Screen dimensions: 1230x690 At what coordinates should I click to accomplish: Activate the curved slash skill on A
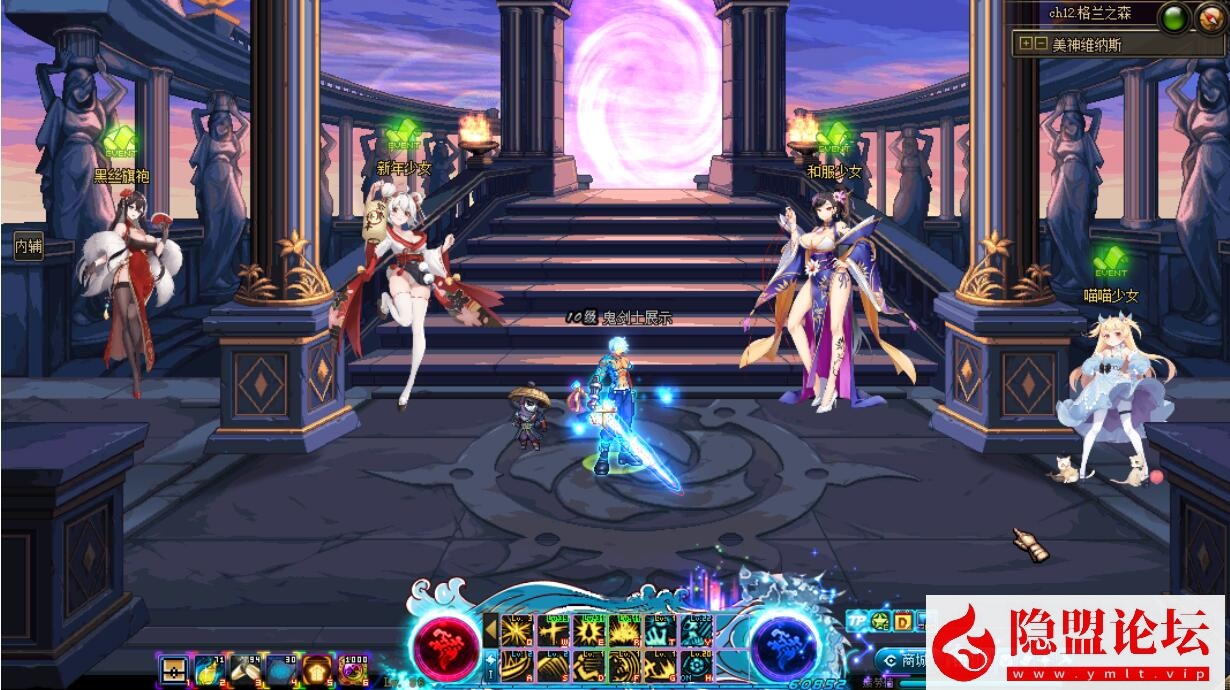point(517,665)
